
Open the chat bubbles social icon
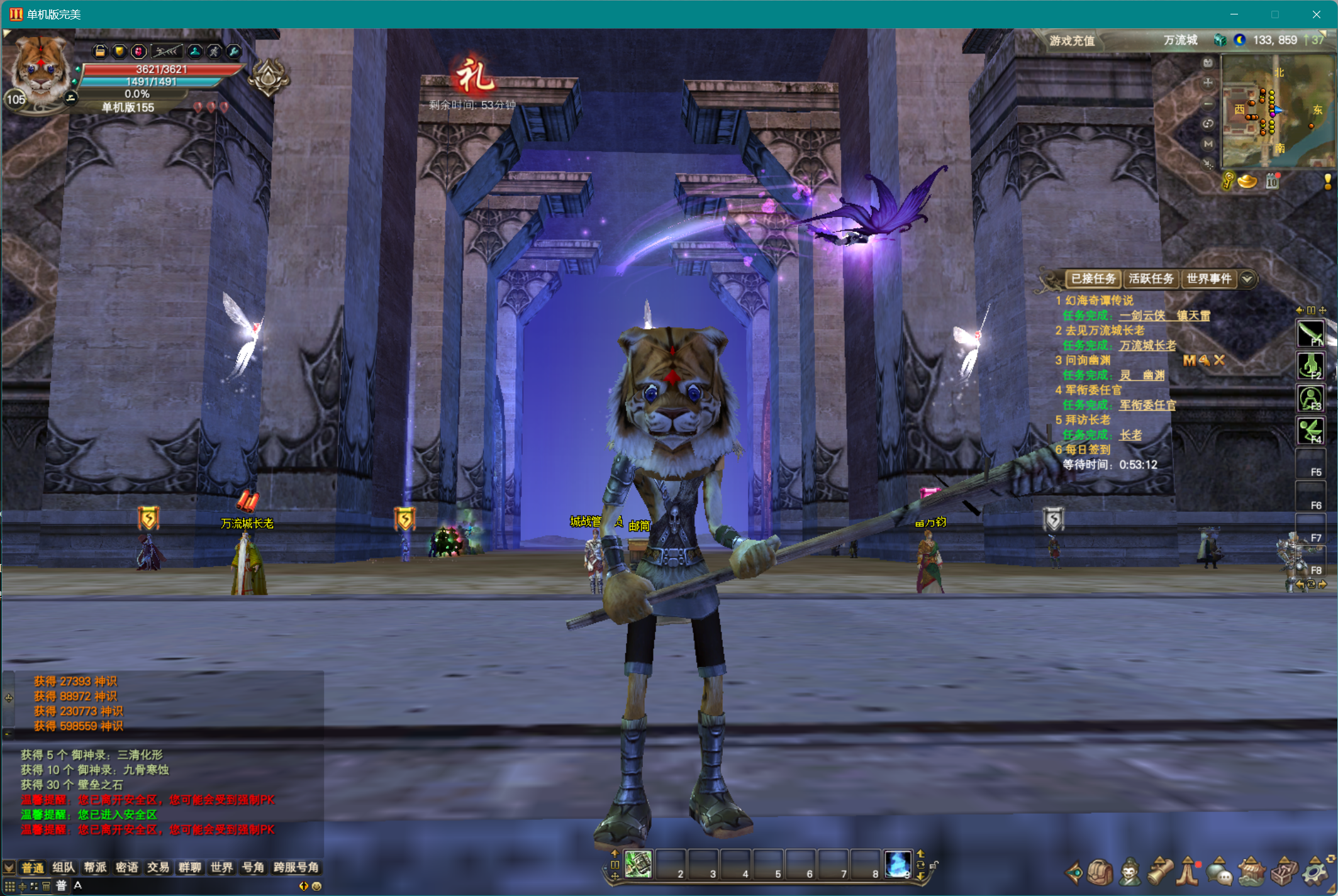click(1220, 872)
